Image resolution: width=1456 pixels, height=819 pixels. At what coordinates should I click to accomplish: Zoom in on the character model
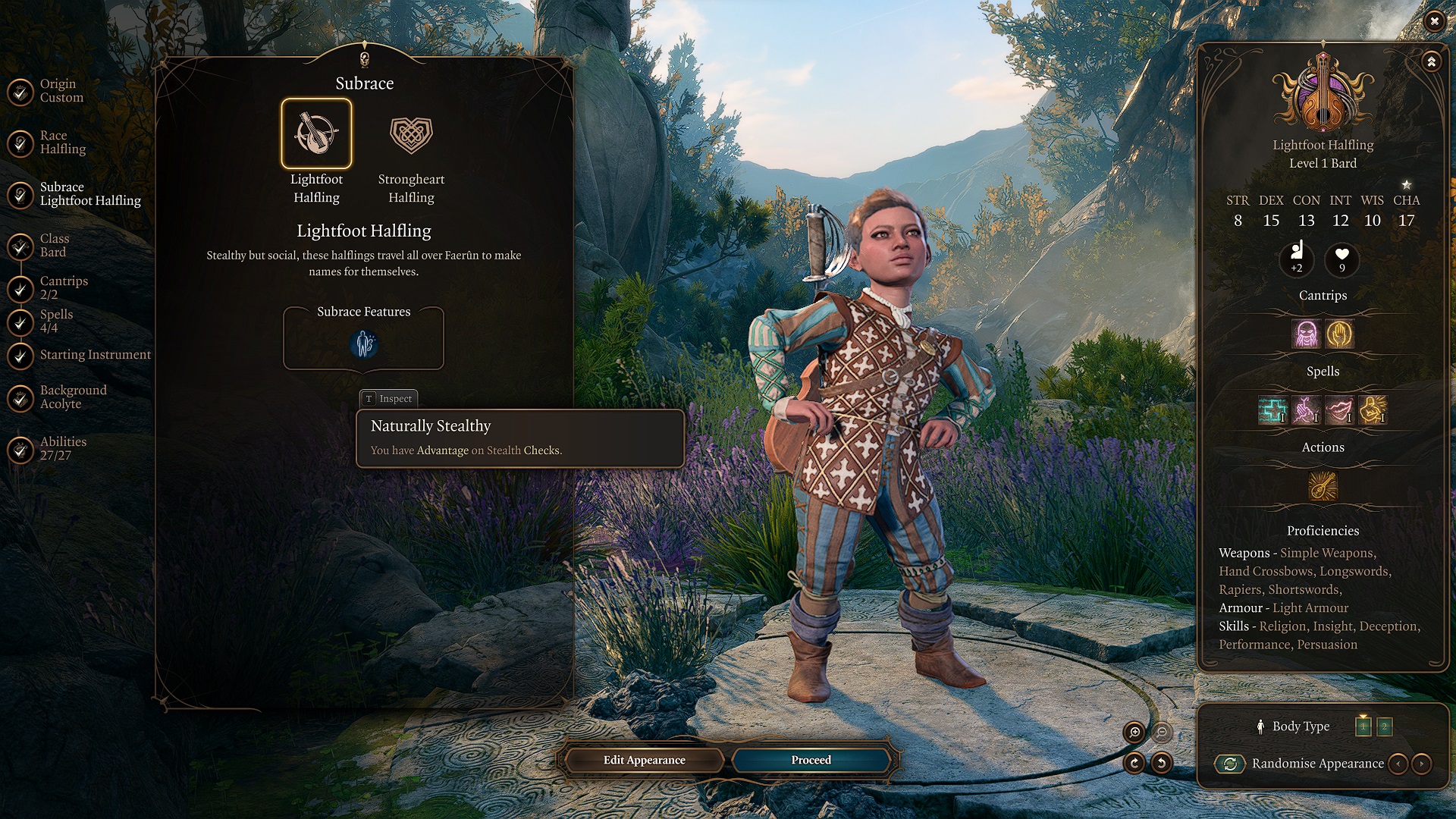pyautogui.click(x=1134, y=732)
